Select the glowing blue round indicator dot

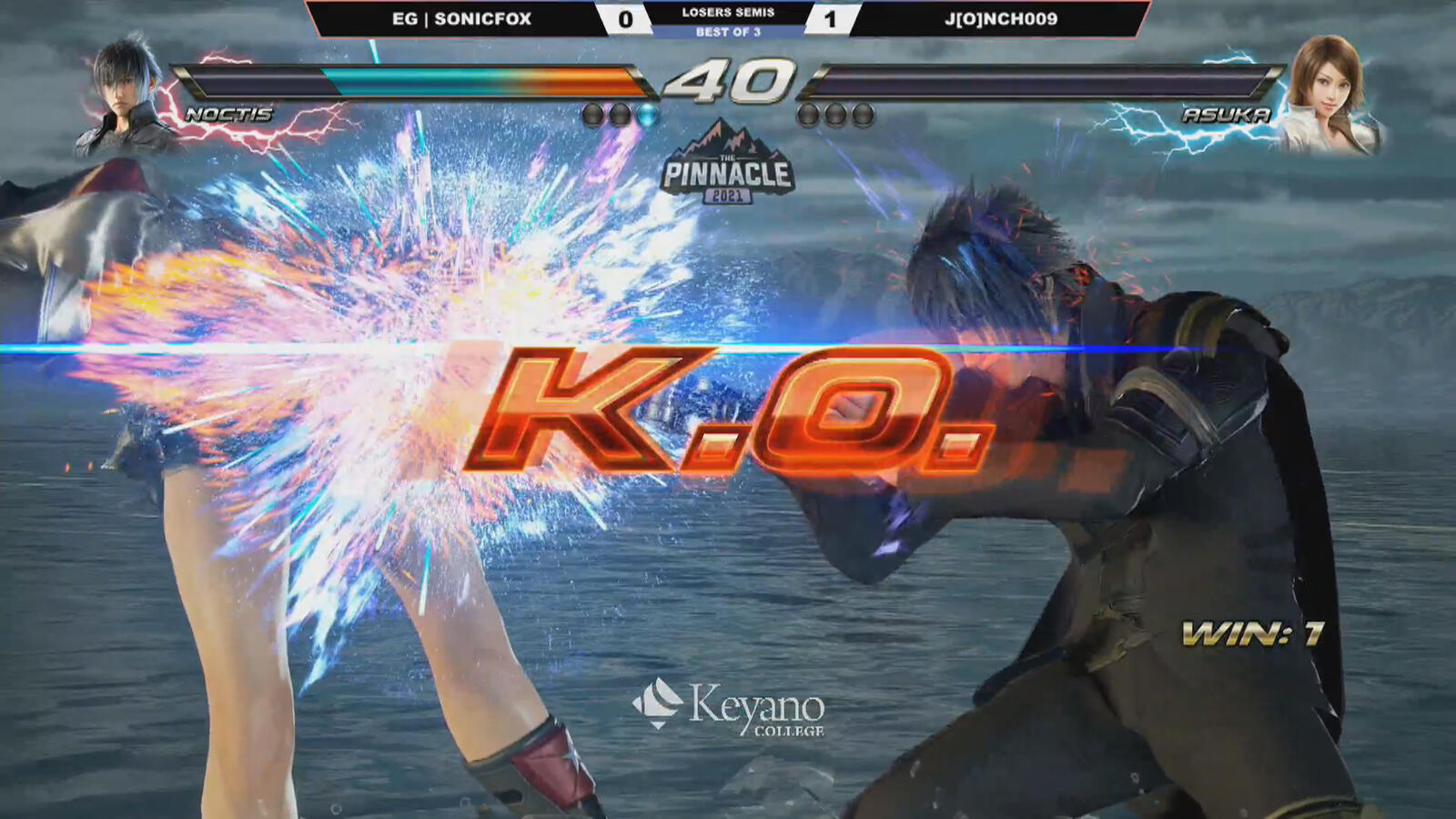[646, 113]
